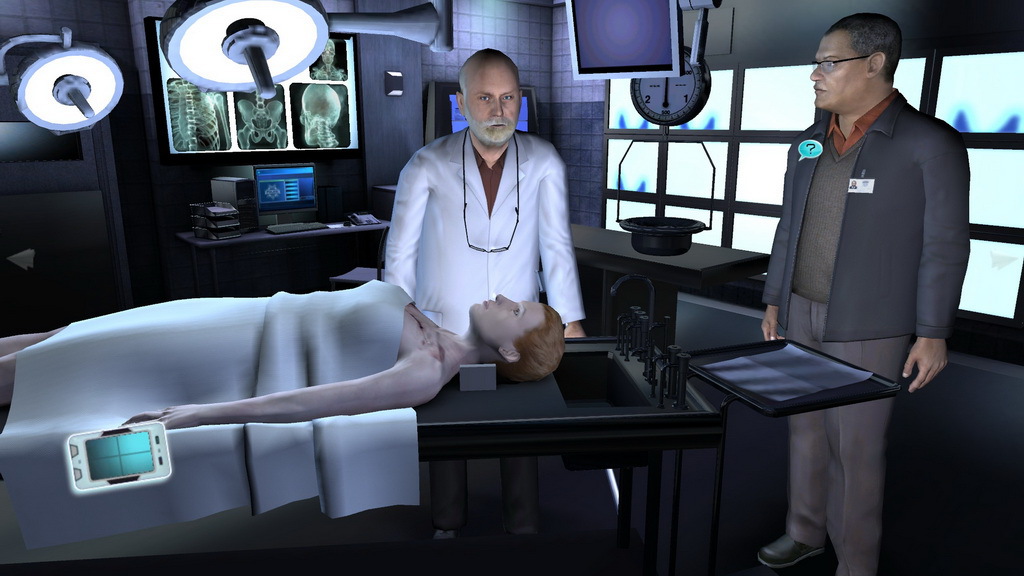Open the PDA device icon
This screenshot has width=1024, height=576.
pyautogui.click(x=119, y=455)
